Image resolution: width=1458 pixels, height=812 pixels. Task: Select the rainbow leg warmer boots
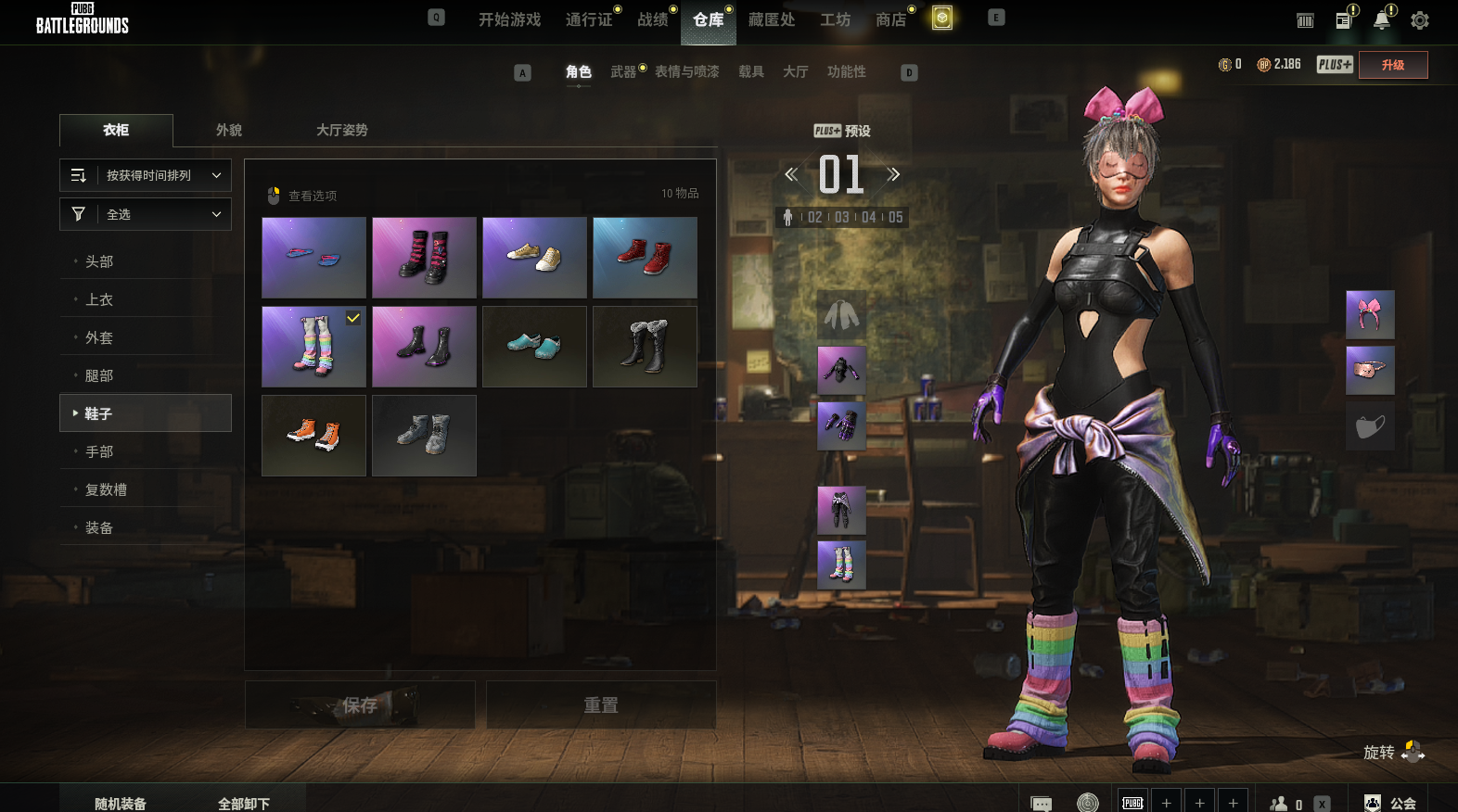[x=313, y=347]
